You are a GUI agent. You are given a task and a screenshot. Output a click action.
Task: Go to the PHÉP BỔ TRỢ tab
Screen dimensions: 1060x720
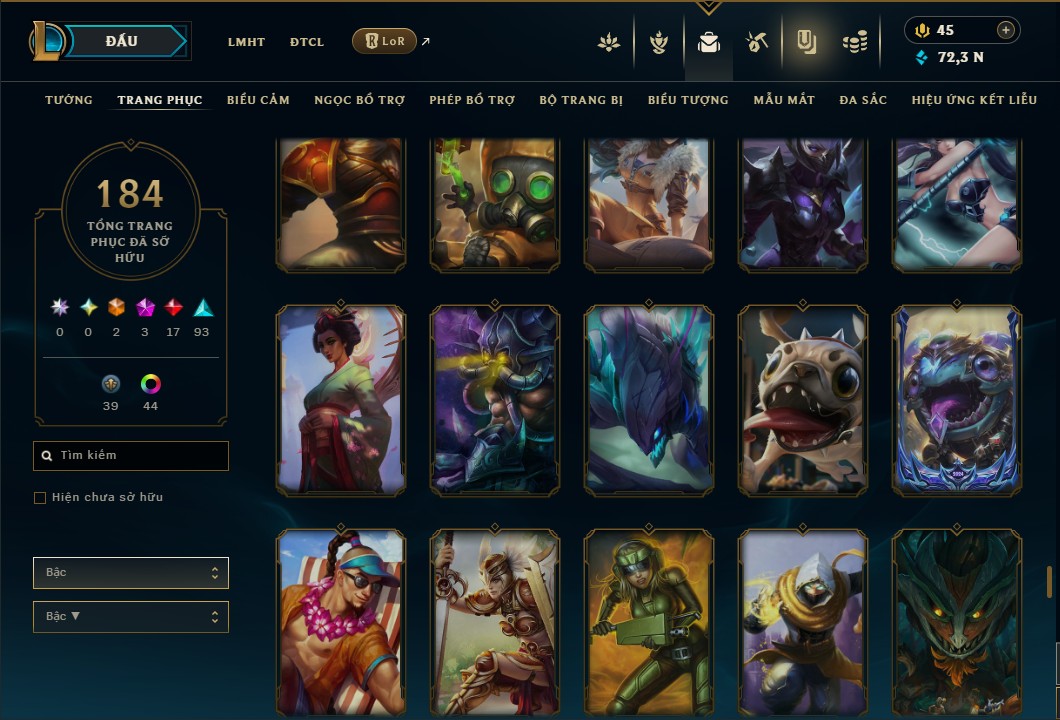click(x=472, y=100)
